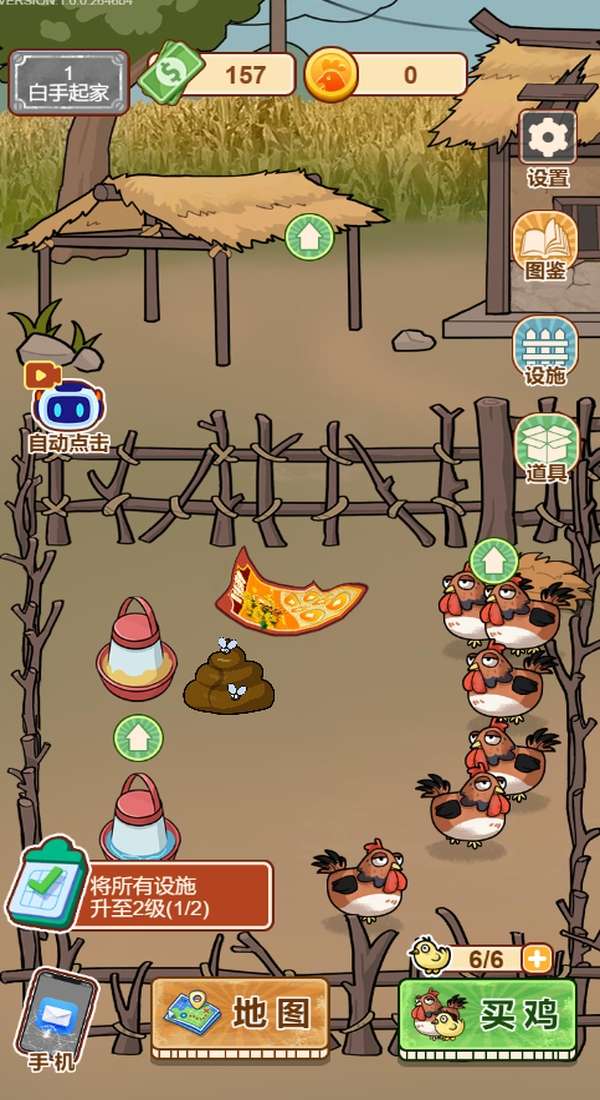
Task: Activate the 自动点击 auto-click robot
Action: tap(68, 407)
